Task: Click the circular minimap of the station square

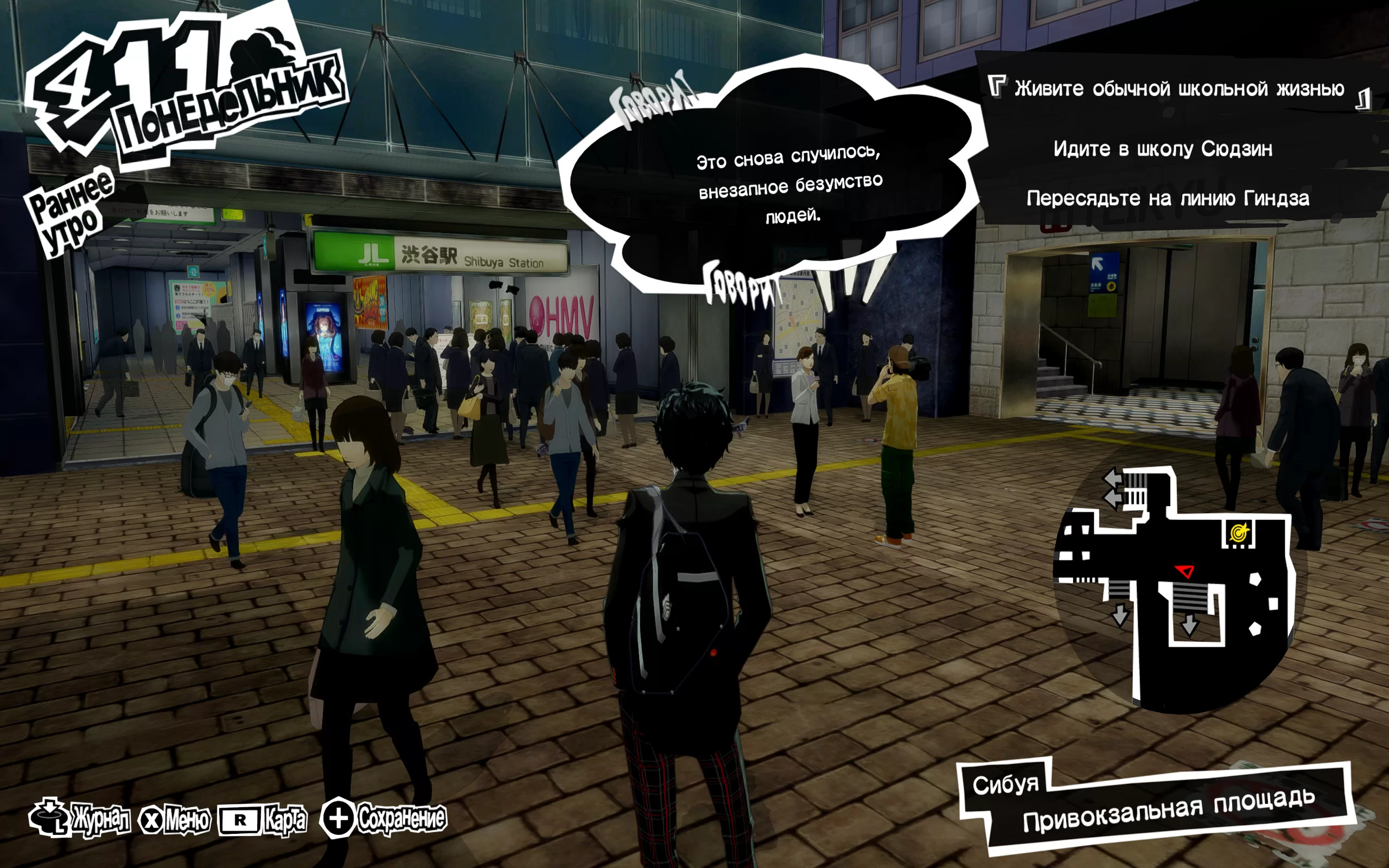Action: pos(1177,591)
